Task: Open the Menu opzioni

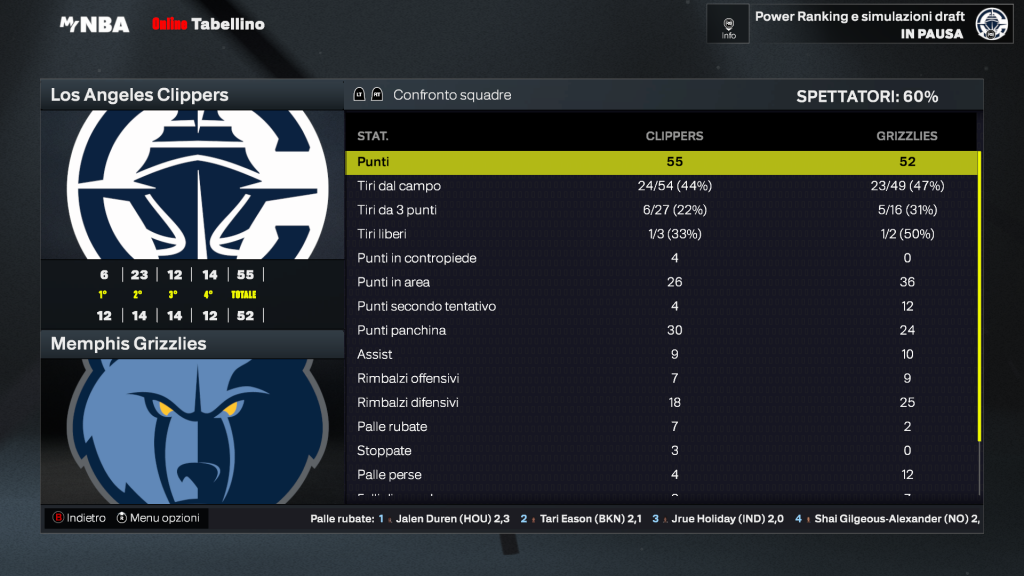Action: pyautogui.click(x=158, y=518)
